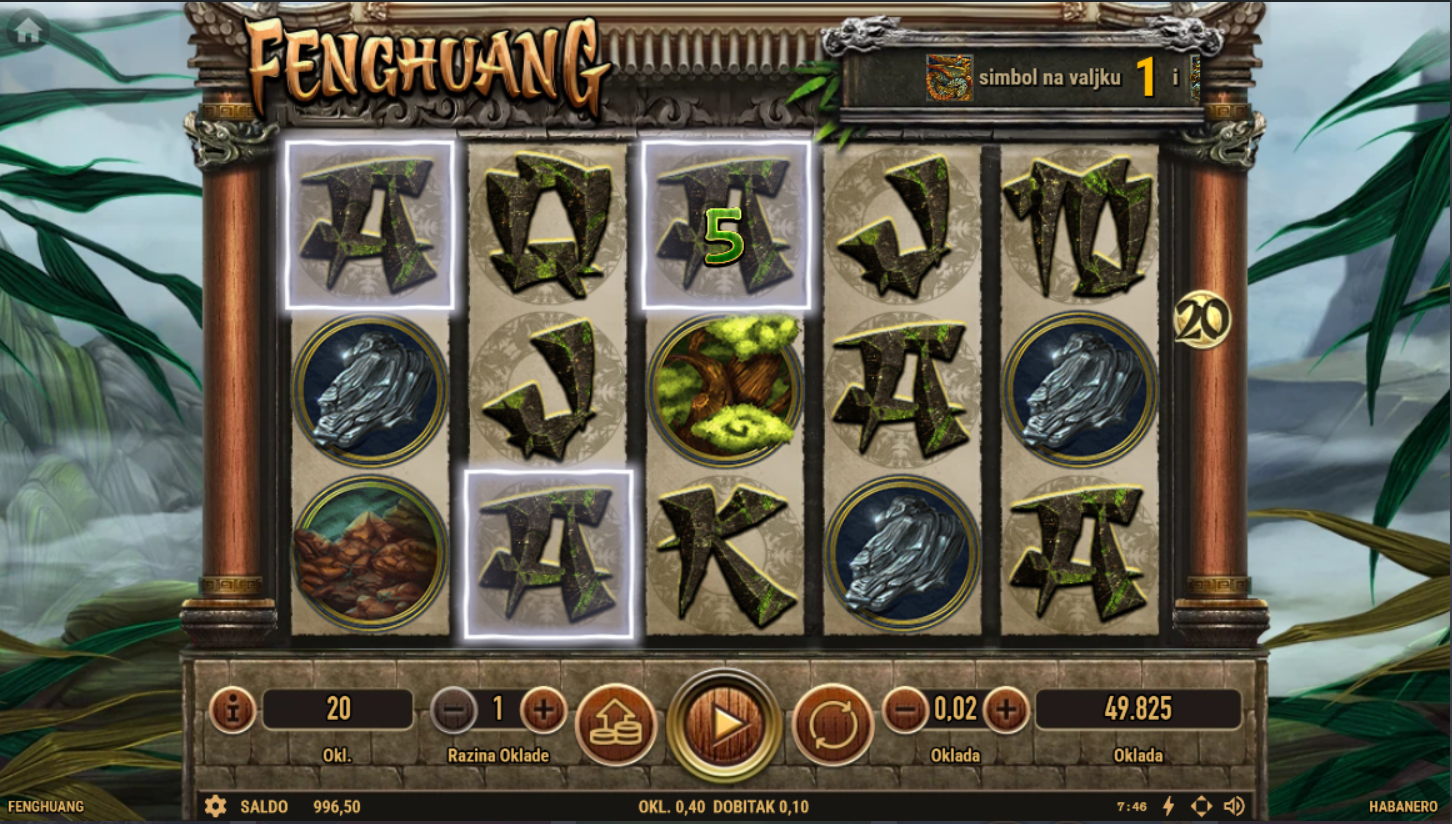Toggle turbo mode with the lightning bolt
This screenshot has height=824, width=1452.
point(1168,806)
